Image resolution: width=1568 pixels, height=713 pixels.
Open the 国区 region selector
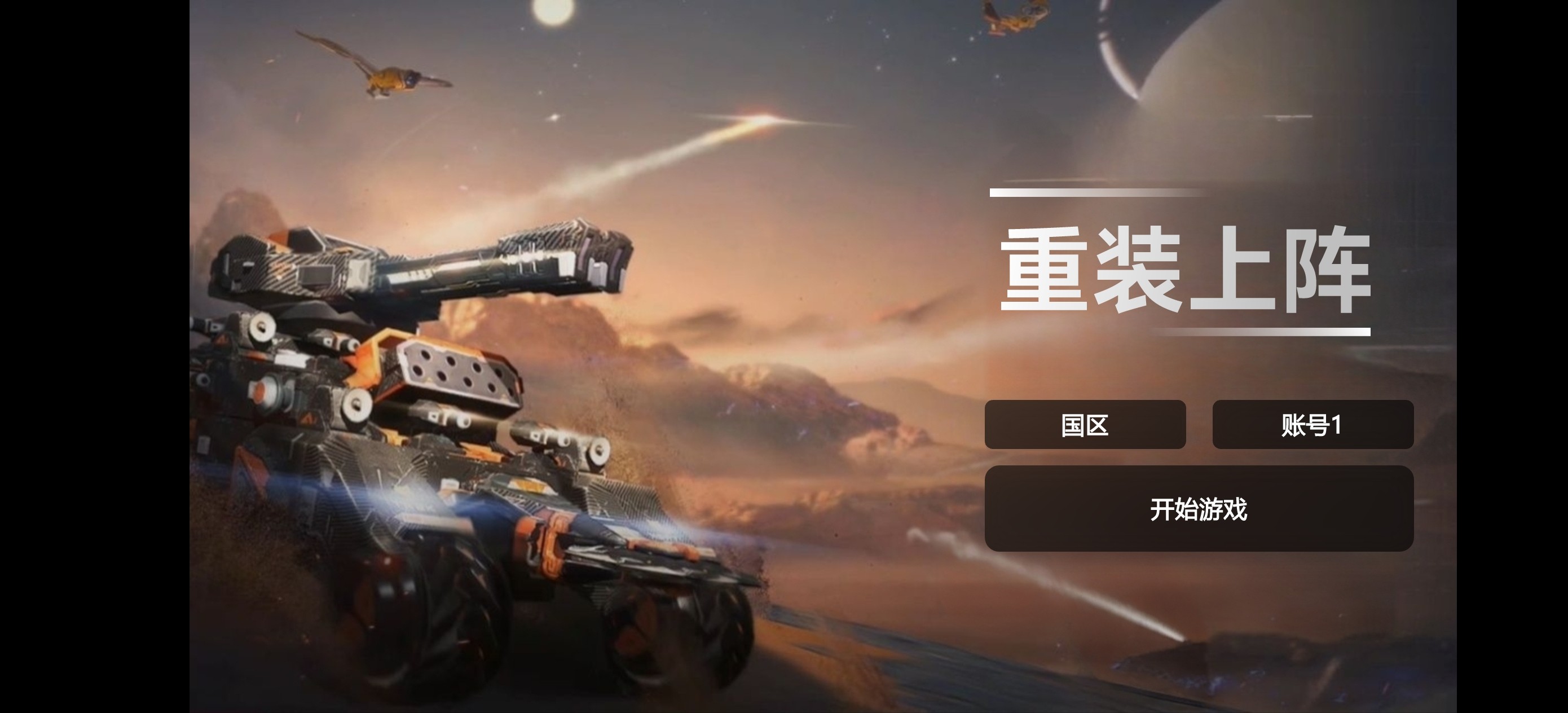click(x=1085, y=424)
